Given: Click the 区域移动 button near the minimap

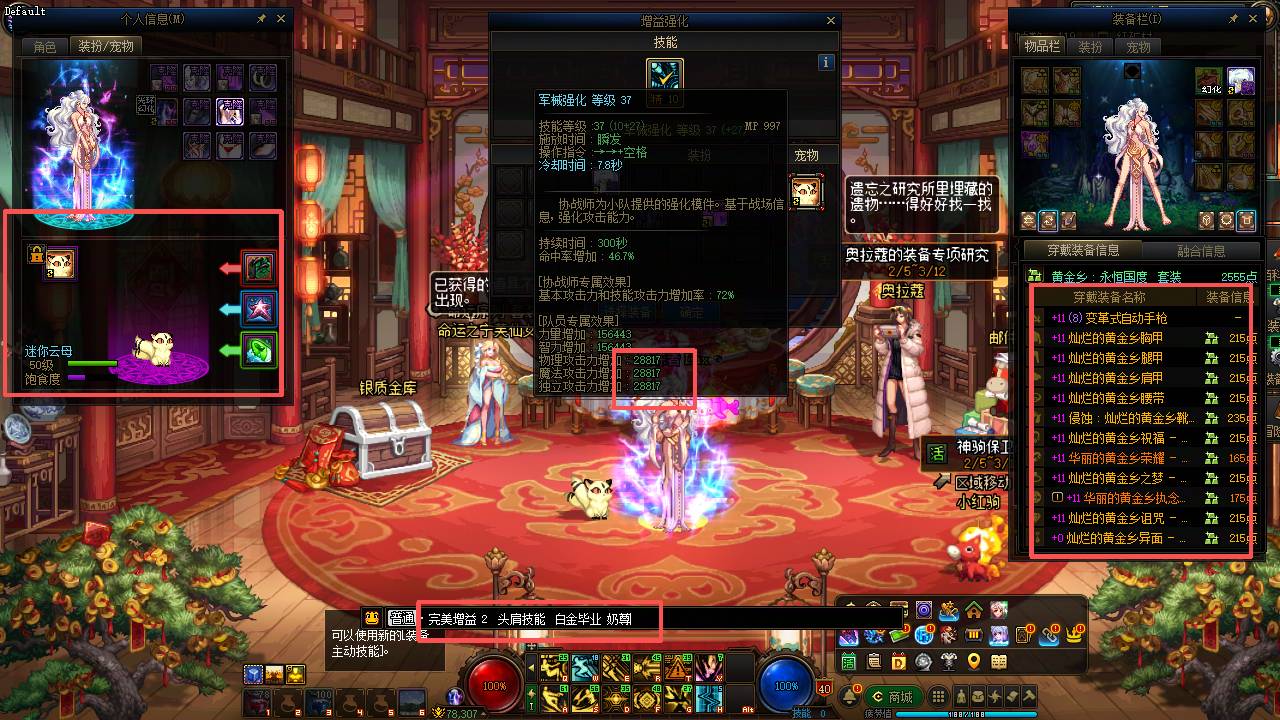Looking at the screenshot, I should tap(958, 483).
